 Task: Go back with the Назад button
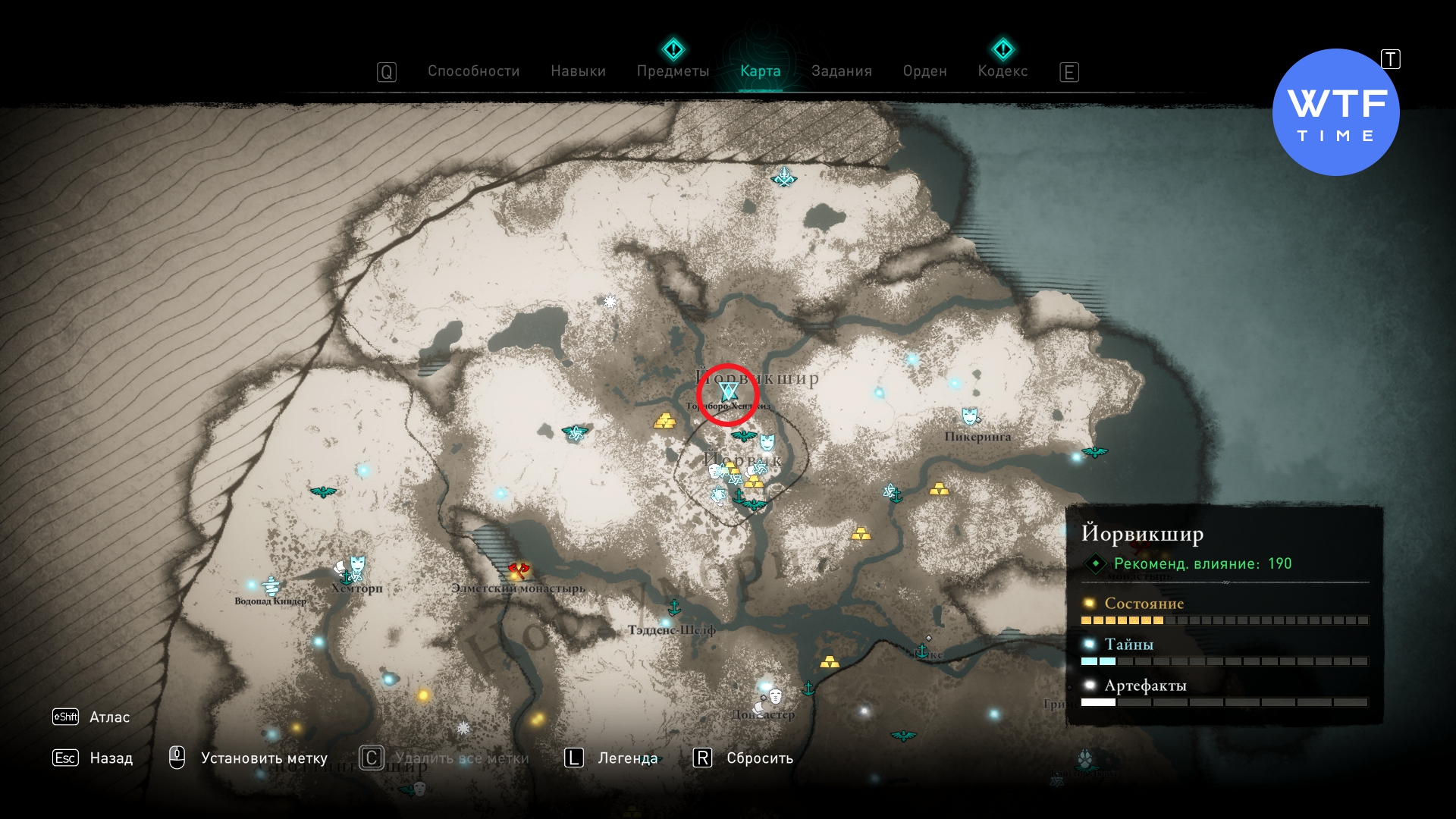[x=111, y=758]
